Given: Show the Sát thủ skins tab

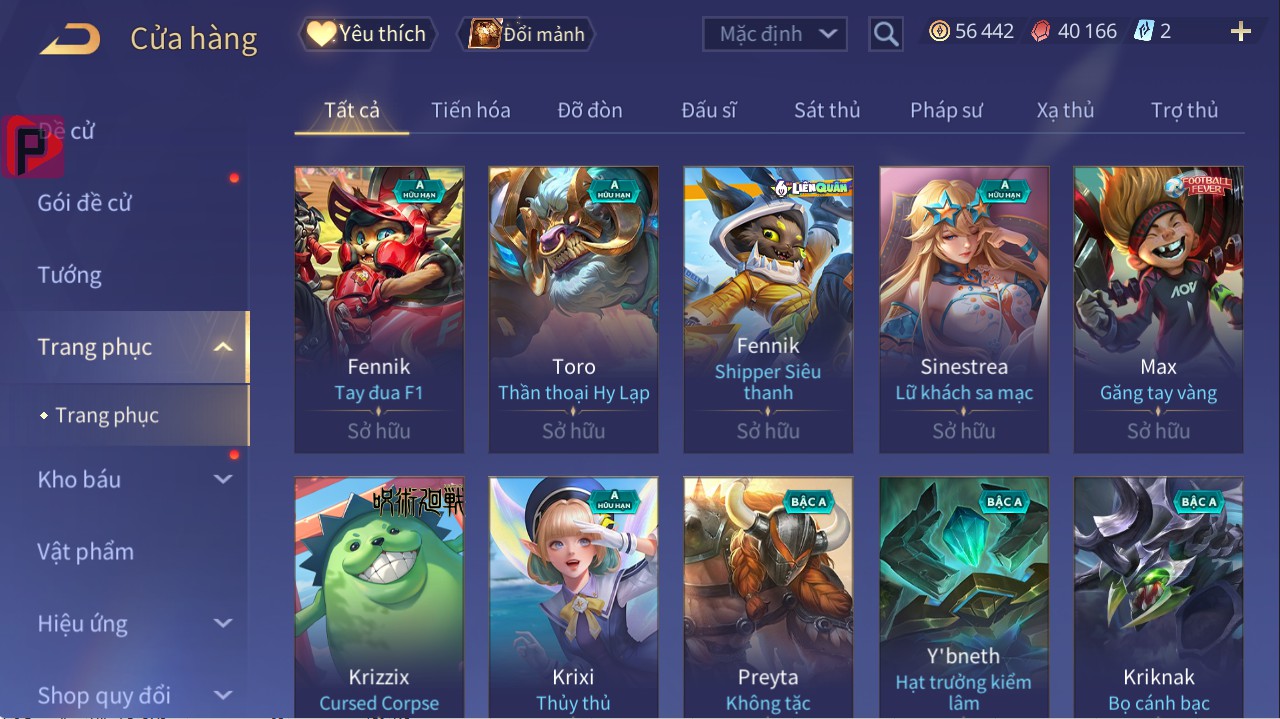Looking at the screenshot, I should pyautogui.click(x=827, y=110).
